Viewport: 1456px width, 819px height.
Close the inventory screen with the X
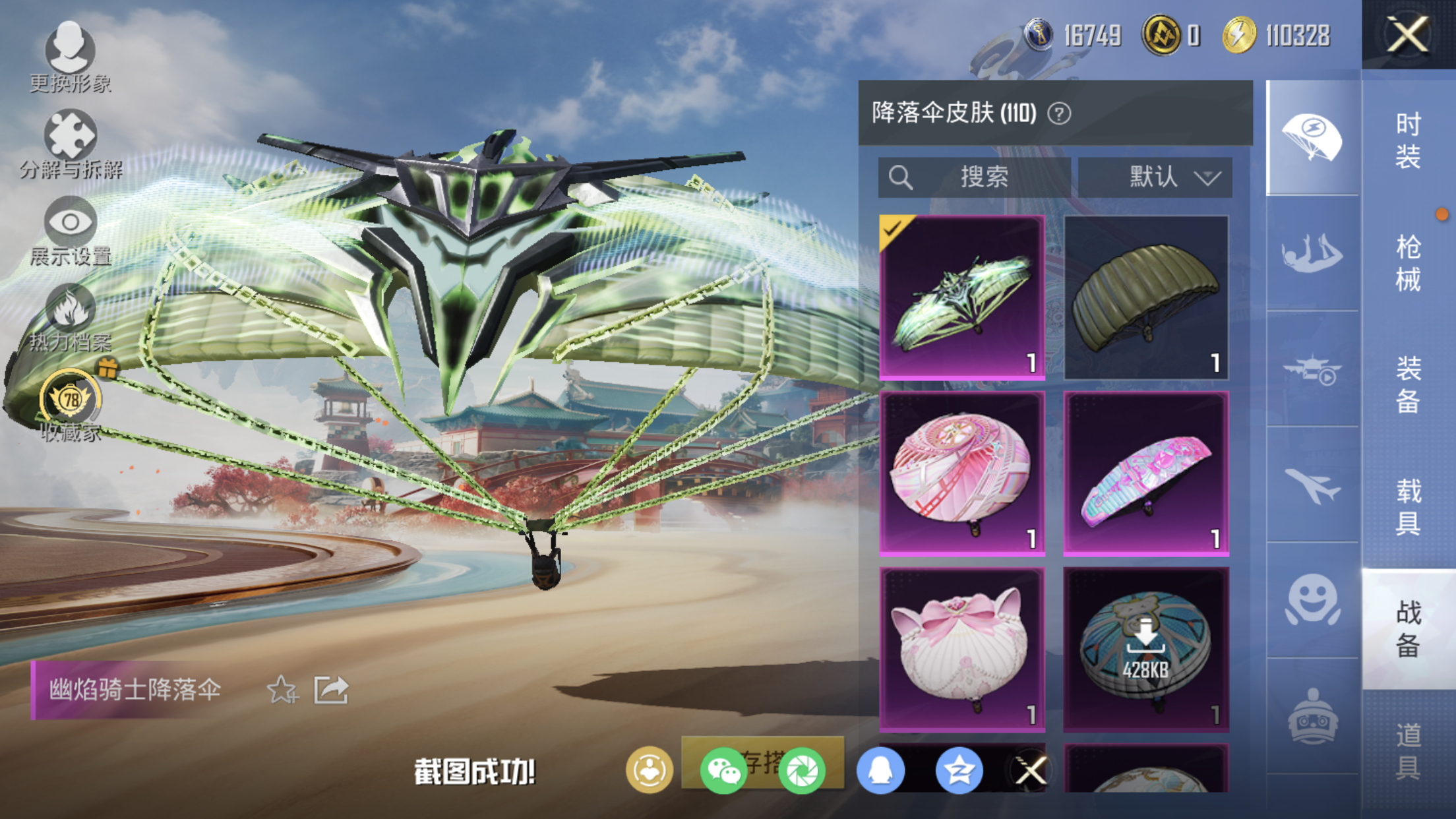click(x=1408, y=34)
